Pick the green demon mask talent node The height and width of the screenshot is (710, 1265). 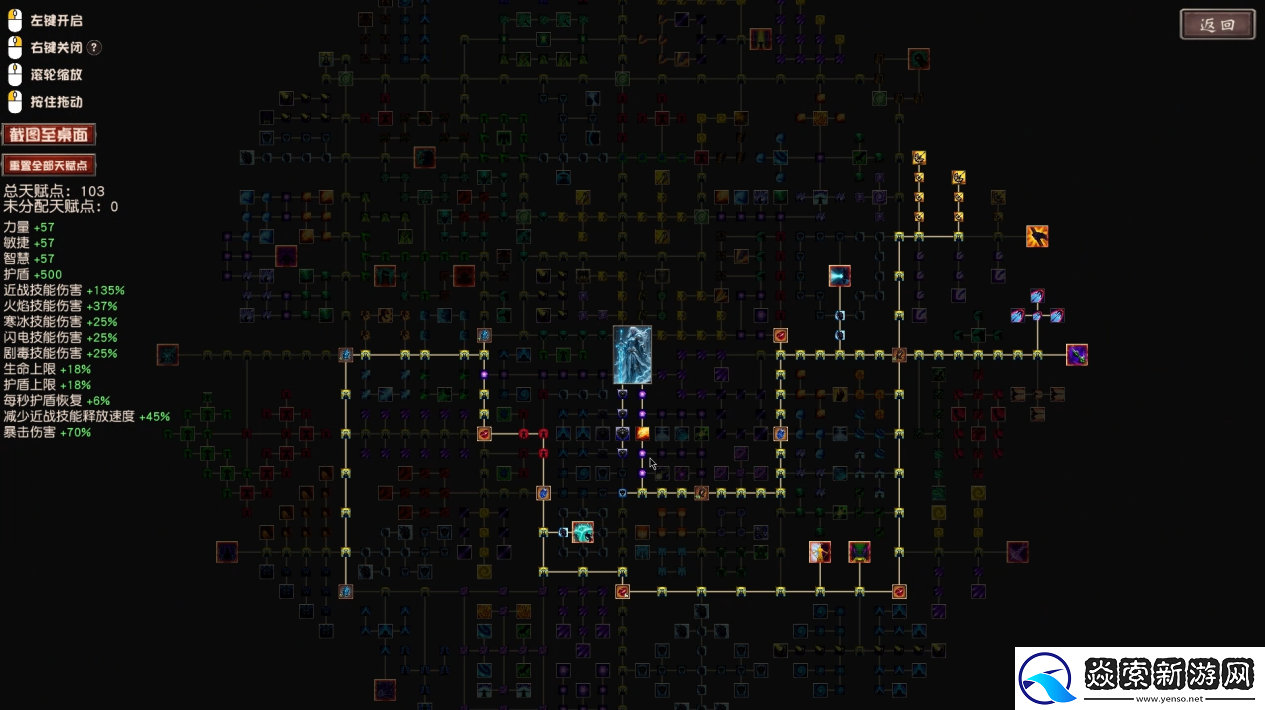[859, 551]
